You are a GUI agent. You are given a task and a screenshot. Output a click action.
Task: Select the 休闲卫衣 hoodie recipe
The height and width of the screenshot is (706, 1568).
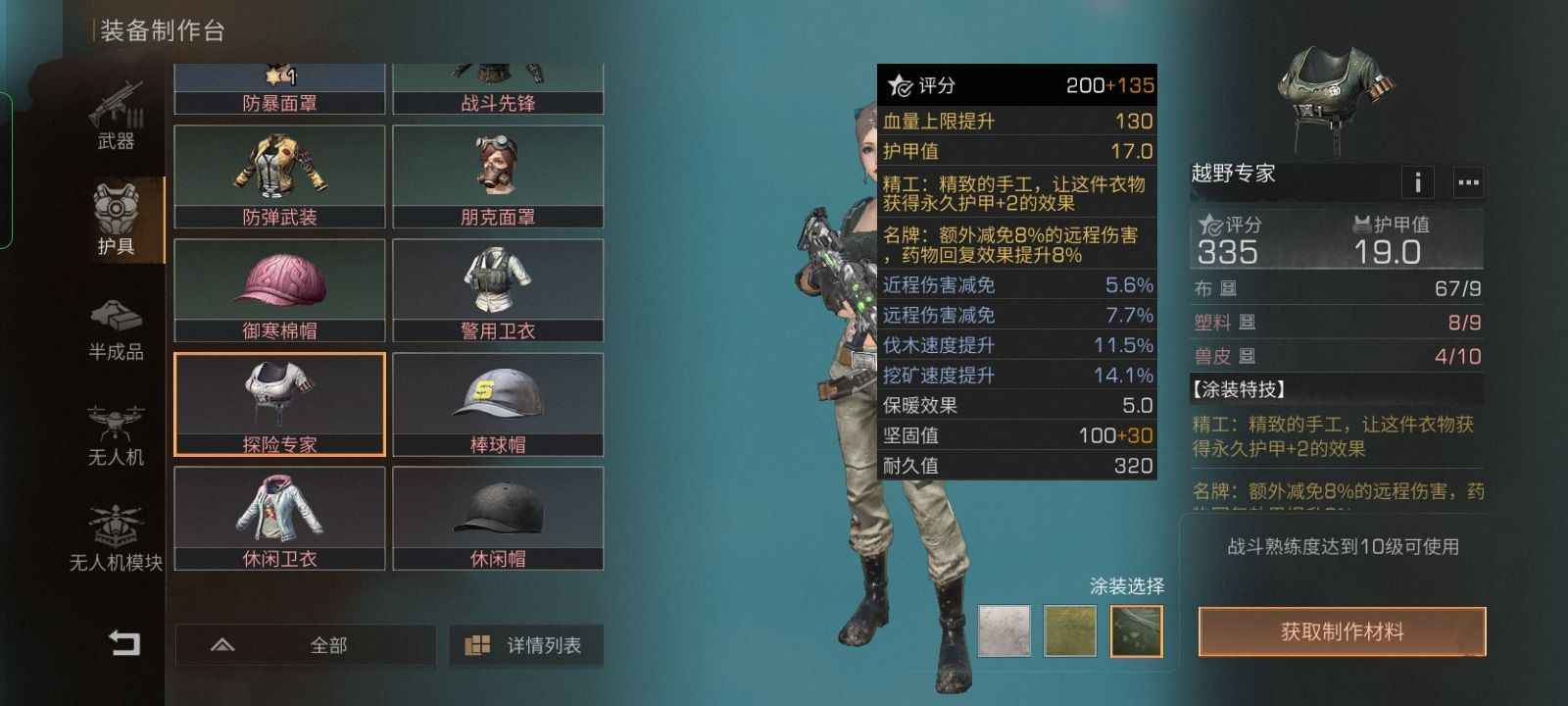[x=279, y=518]
